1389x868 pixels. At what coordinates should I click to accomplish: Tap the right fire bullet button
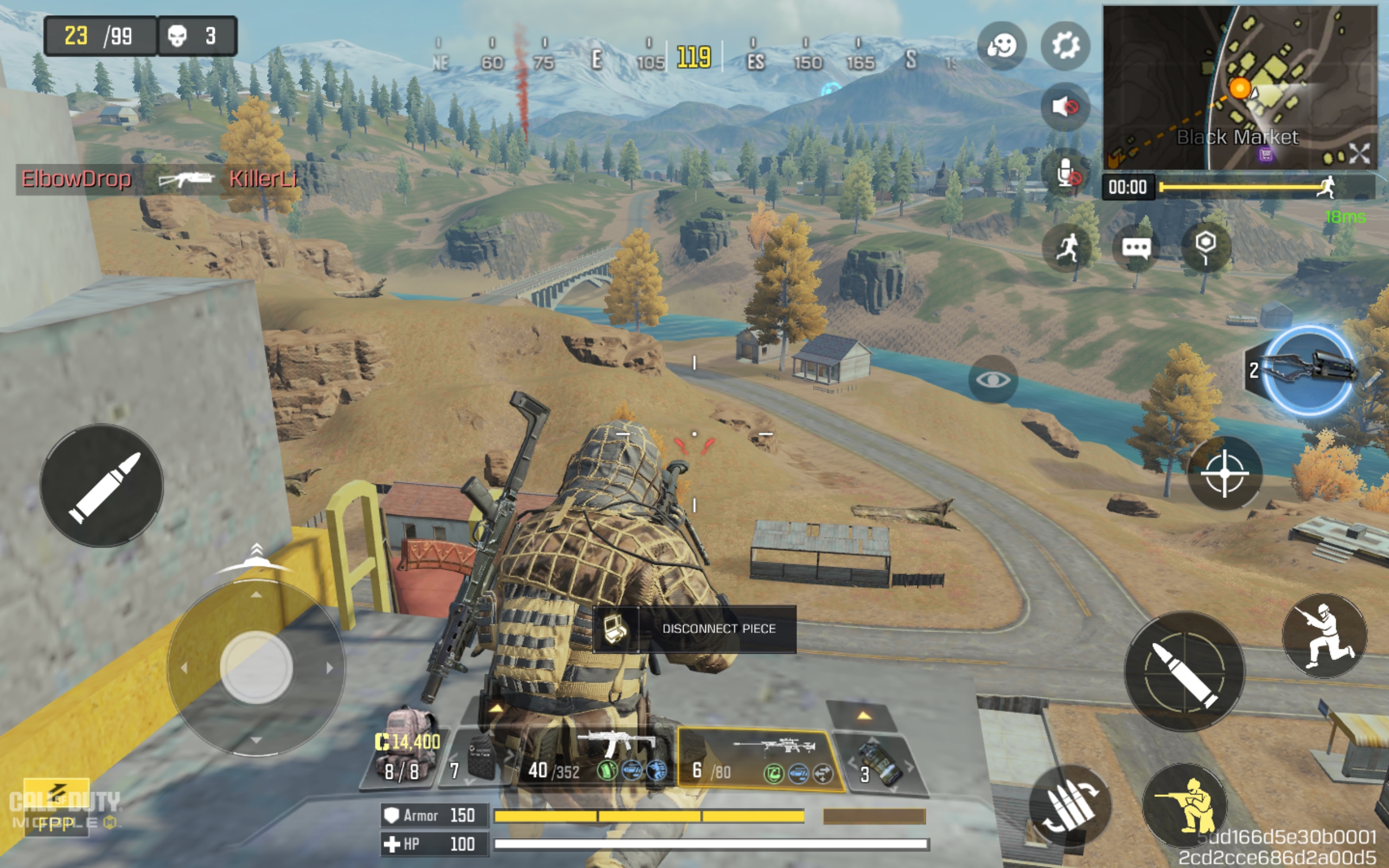click(1184, 671)
